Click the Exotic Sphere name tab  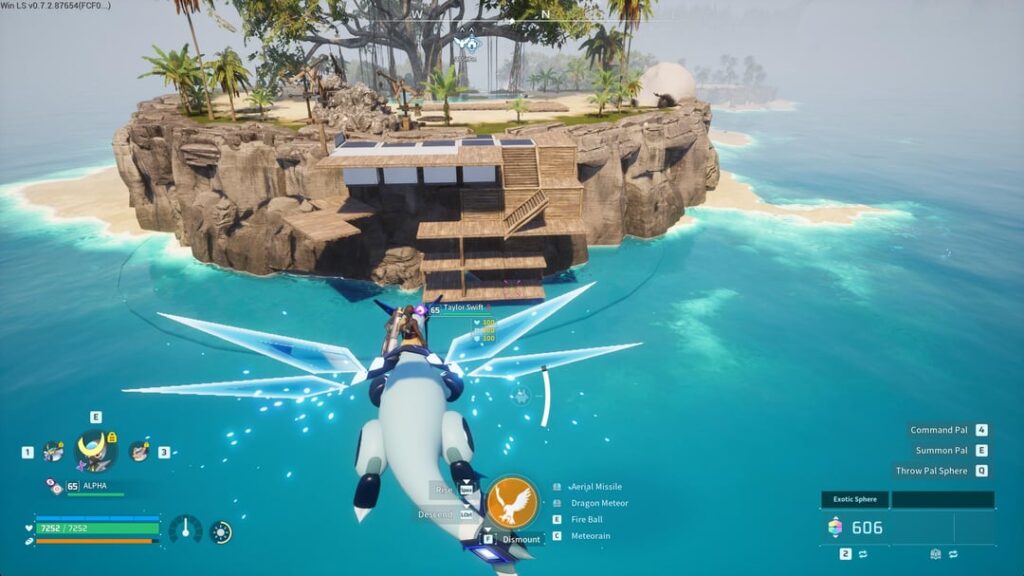(855, 499)
